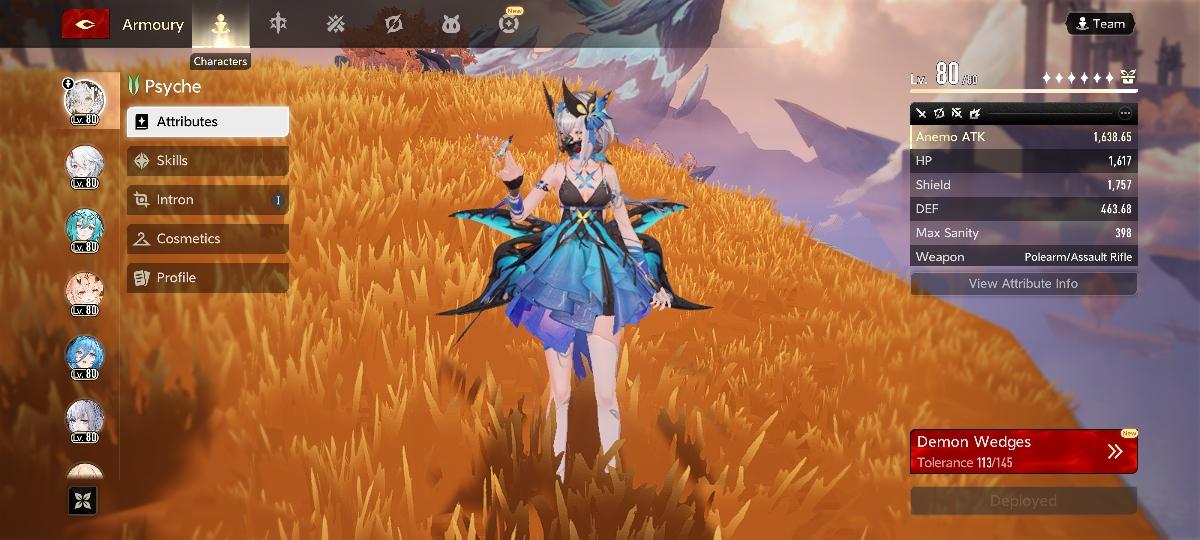Open the Skills section

coord(208,161)
